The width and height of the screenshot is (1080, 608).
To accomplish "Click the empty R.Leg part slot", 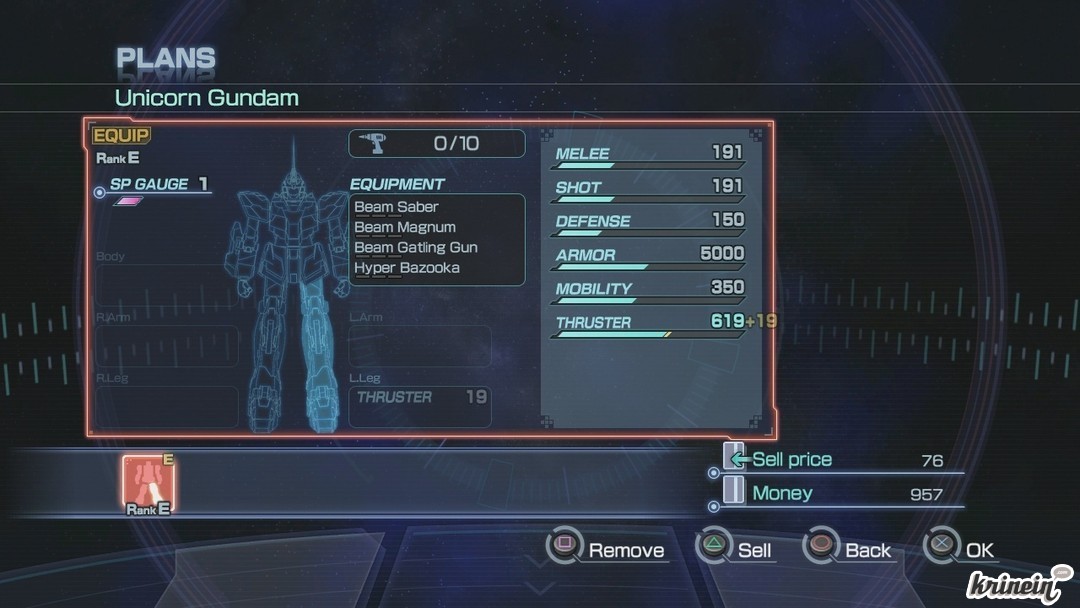I will pos(167,406).
